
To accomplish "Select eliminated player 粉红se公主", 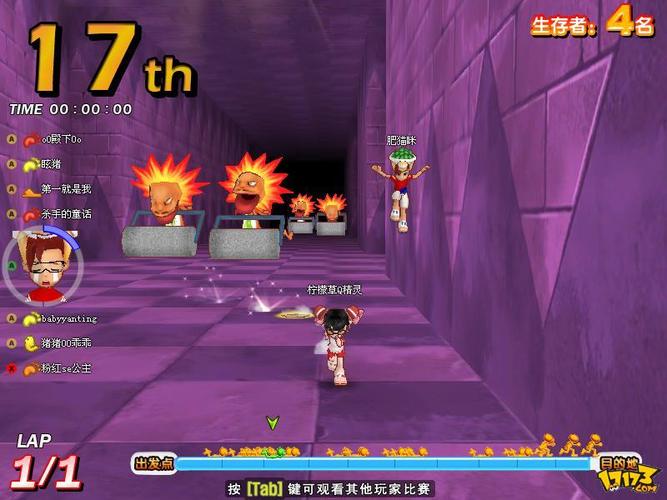I will [65, 368].
